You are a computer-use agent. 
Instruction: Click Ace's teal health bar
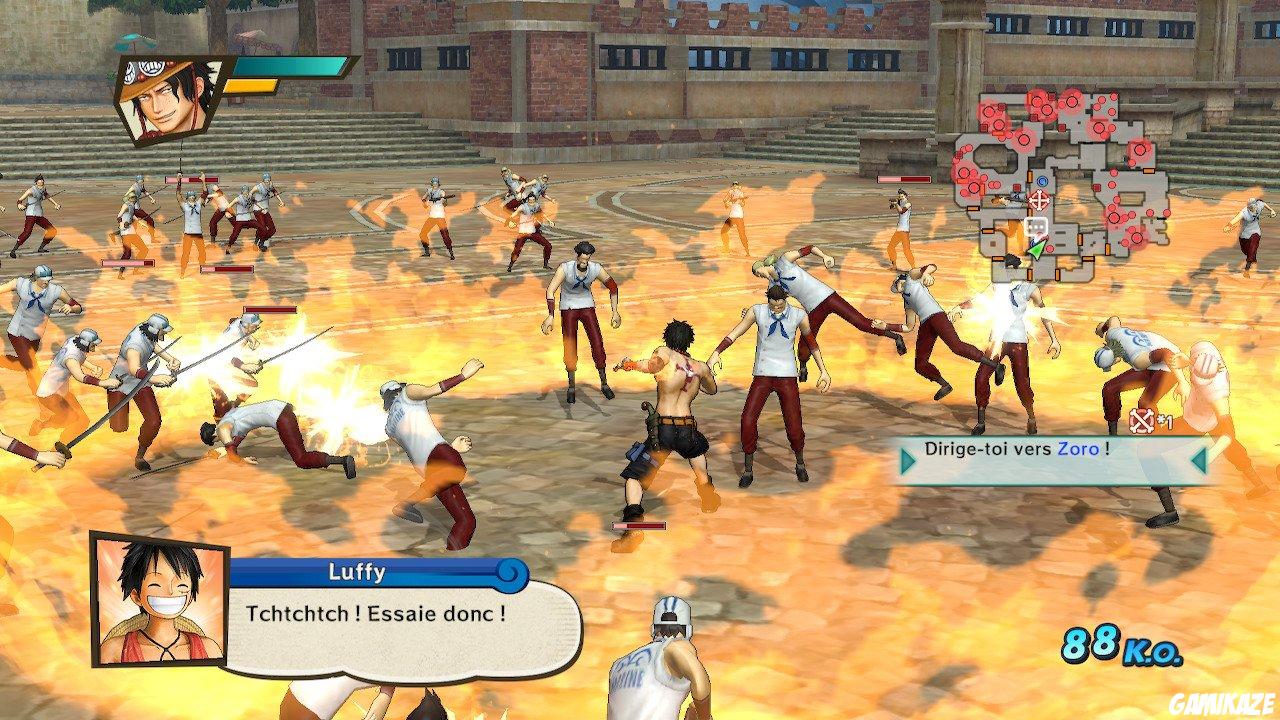coord(290,68)
